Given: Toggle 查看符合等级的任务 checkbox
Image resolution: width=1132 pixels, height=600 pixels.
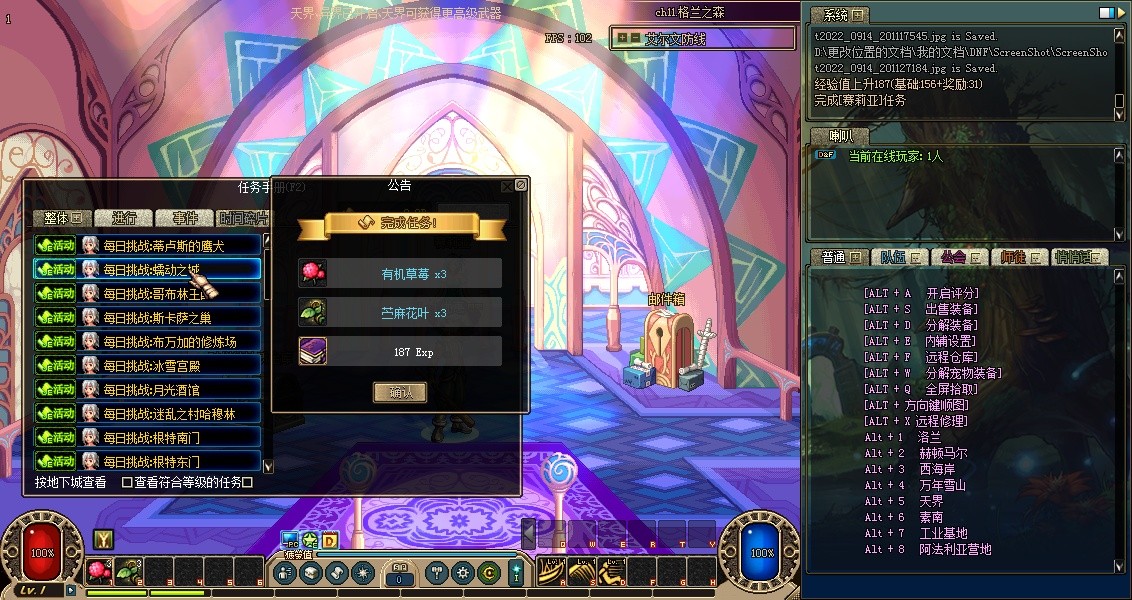Looking at the screenshot, I should [127, 482].
